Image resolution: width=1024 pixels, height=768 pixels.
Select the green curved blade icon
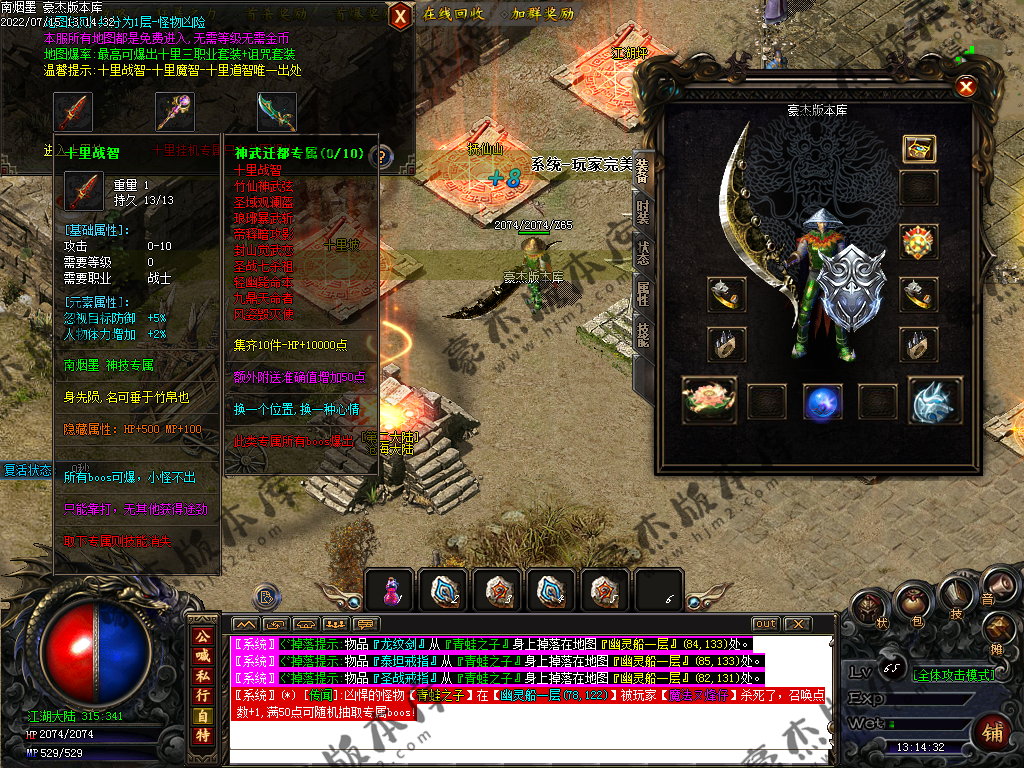276,112
